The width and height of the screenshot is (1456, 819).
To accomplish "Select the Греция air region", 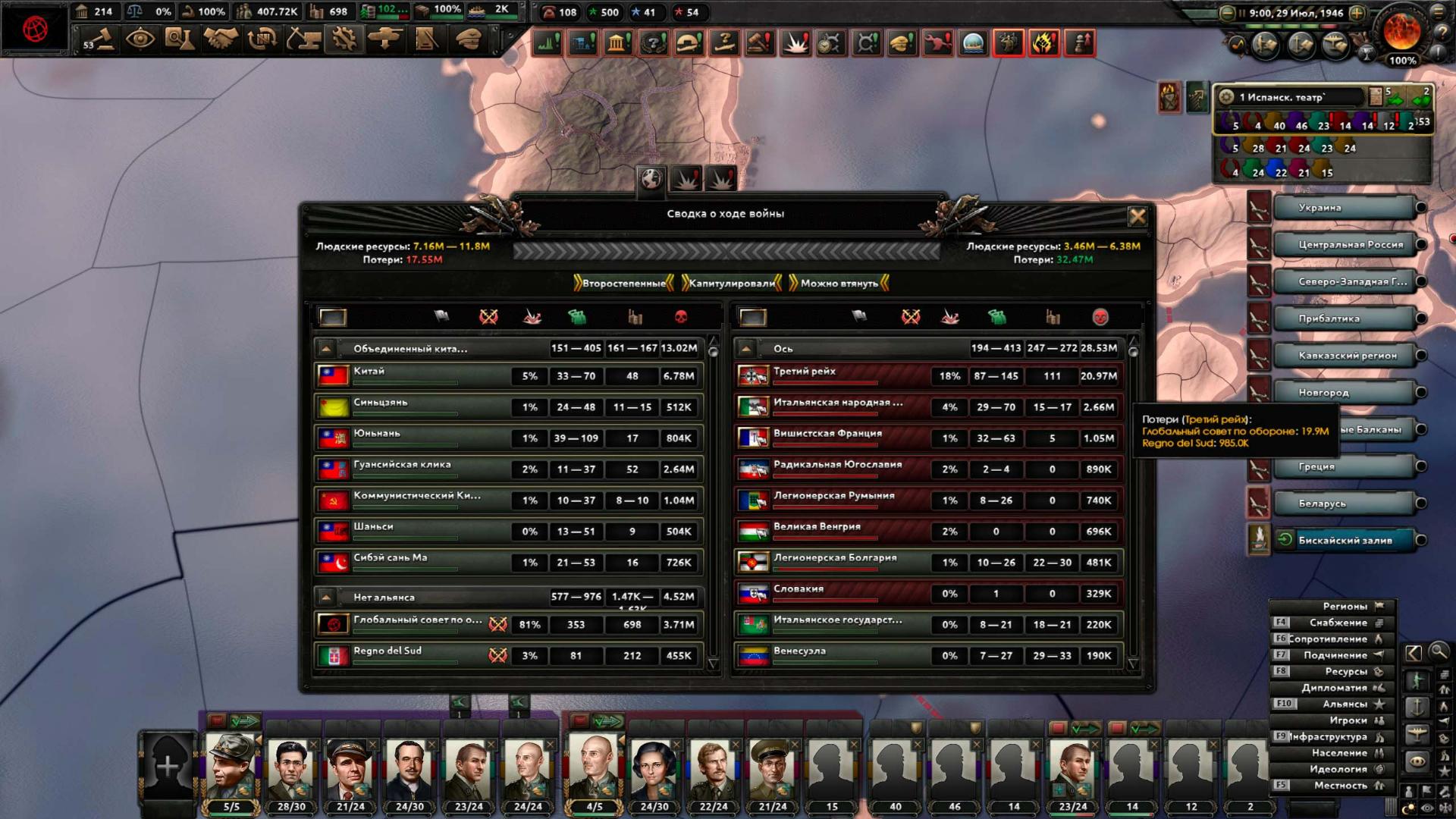I will (x=1344, y=467).
